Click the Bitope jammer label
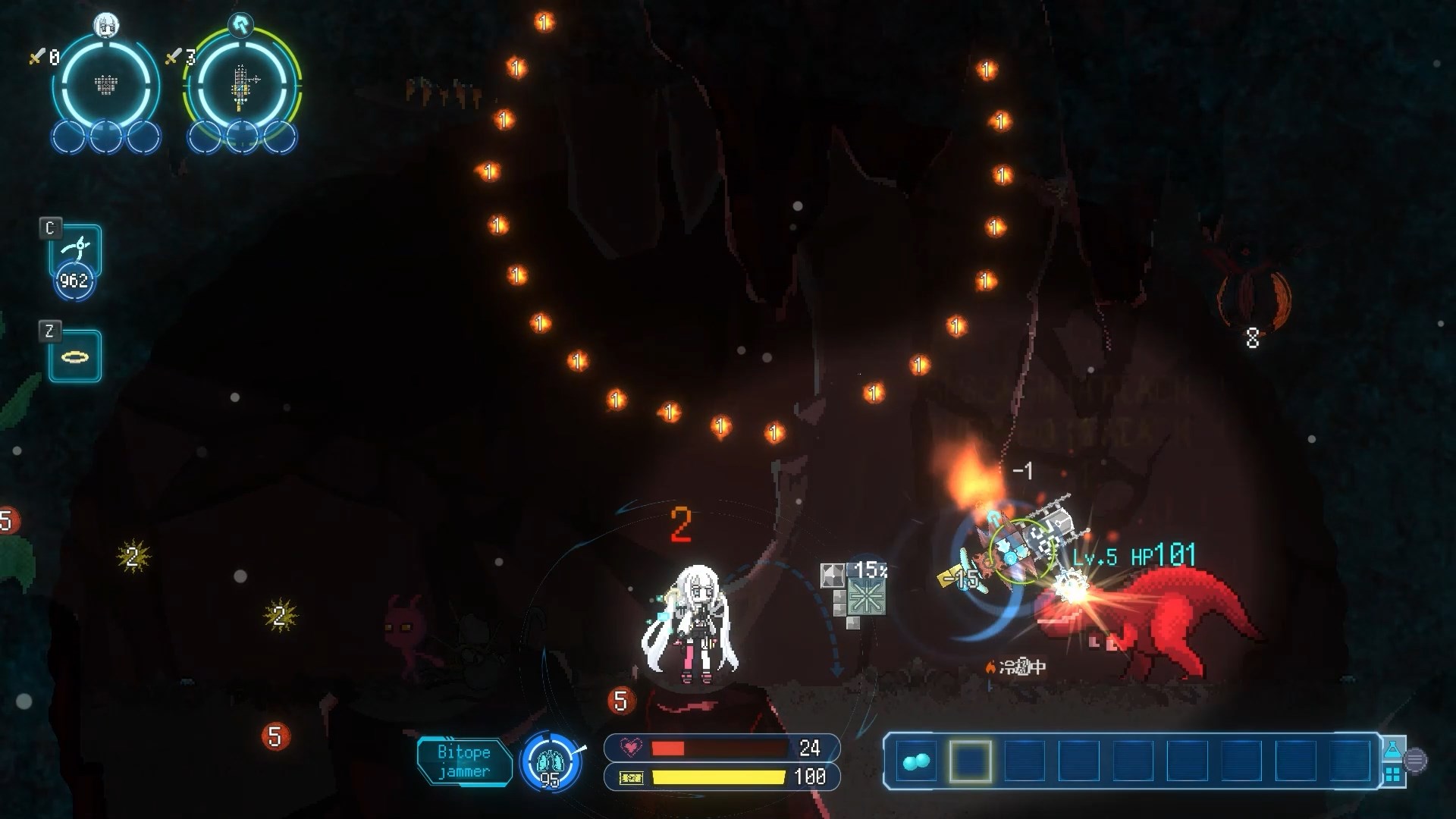 tap(463, 761)
